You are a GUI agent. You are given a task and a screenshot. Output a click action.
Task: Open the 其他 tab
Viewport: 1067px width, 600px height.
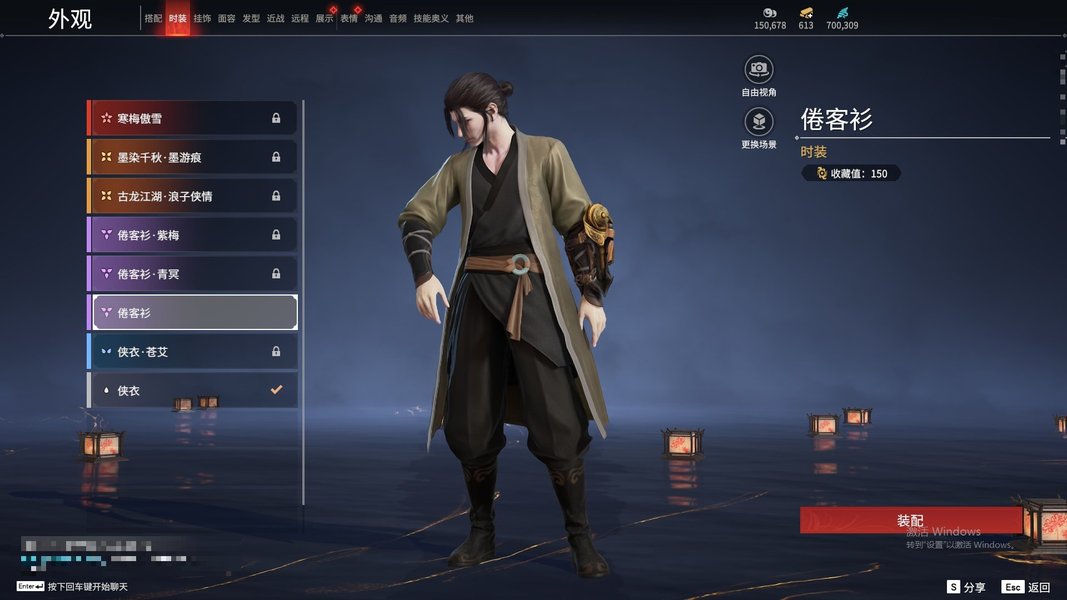click(465, 19)
